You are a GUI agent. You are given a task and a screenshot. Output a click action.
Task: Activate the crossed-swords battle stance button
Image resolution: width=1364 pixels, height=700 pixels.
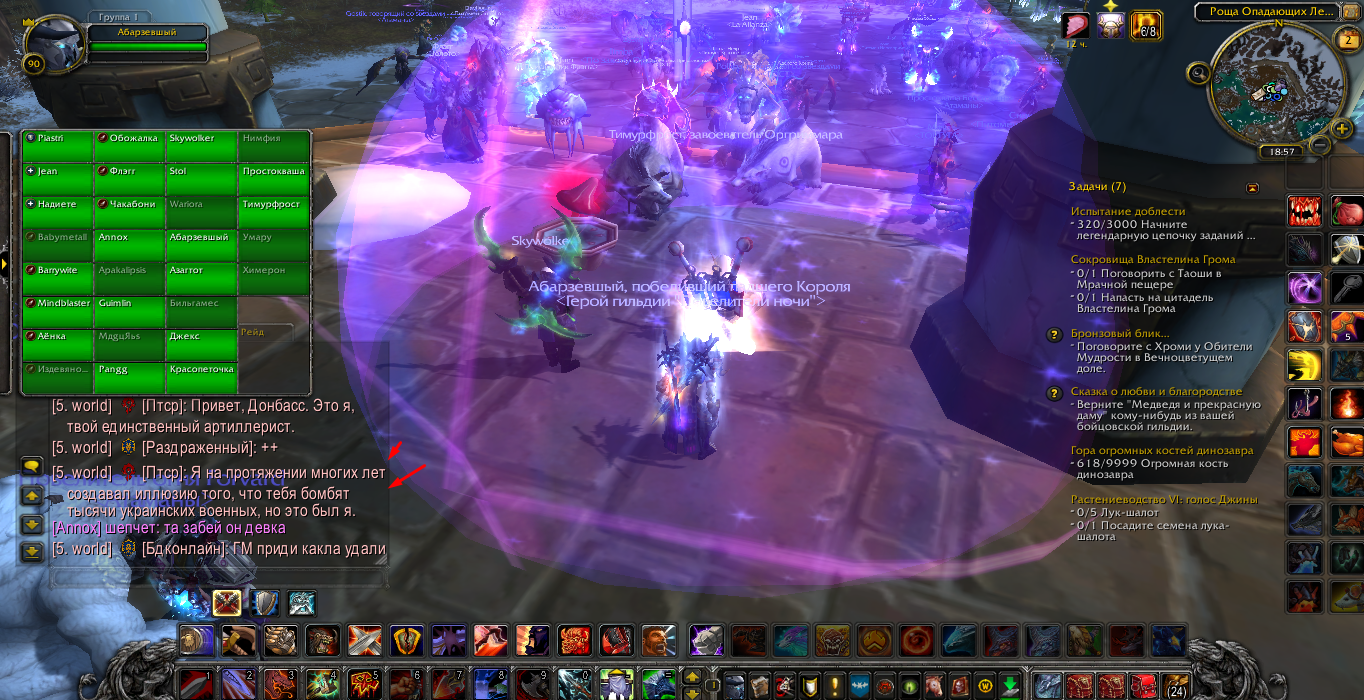point(227,602)
